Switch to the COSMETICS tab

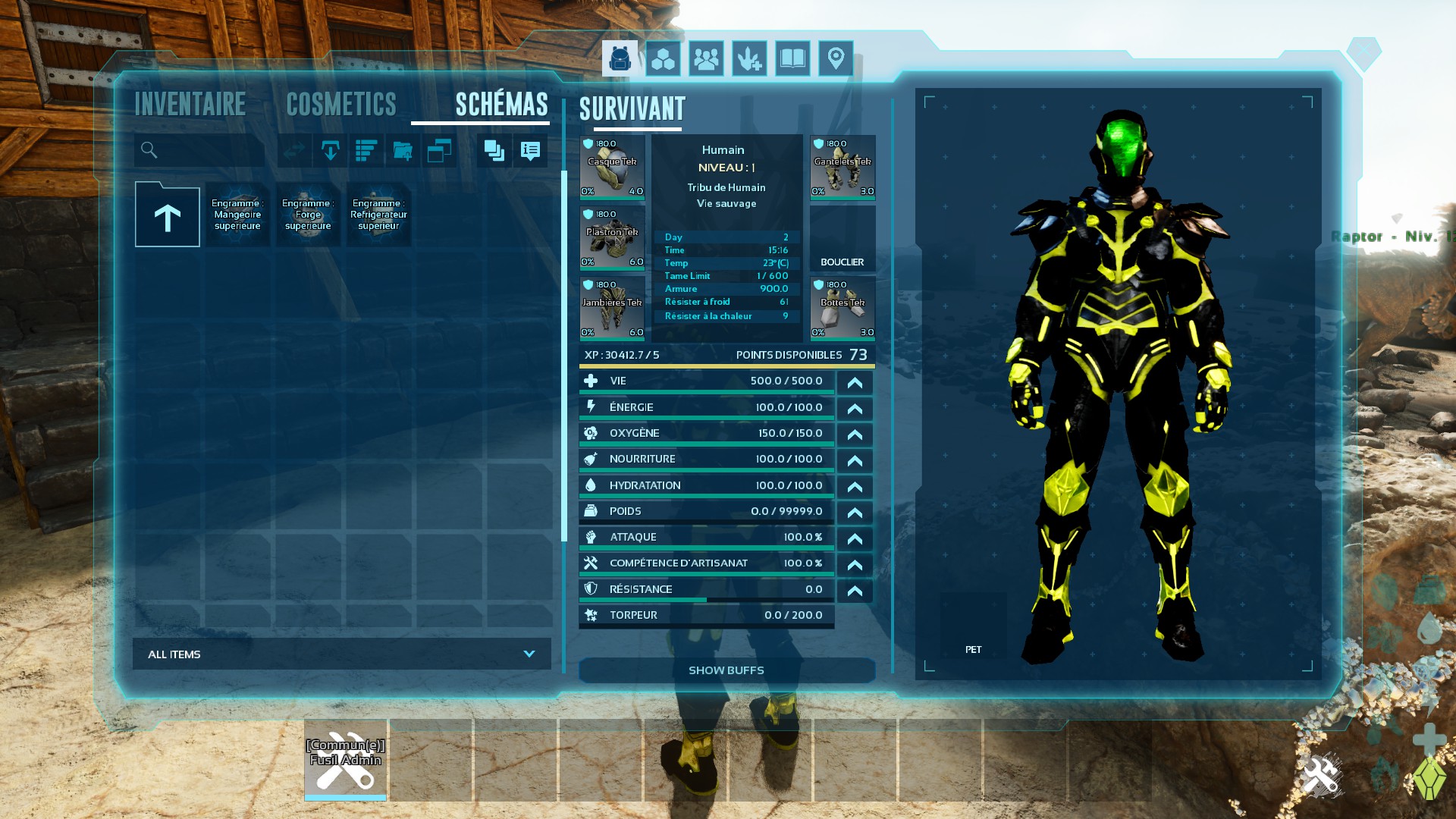click(x=340, y=104)
